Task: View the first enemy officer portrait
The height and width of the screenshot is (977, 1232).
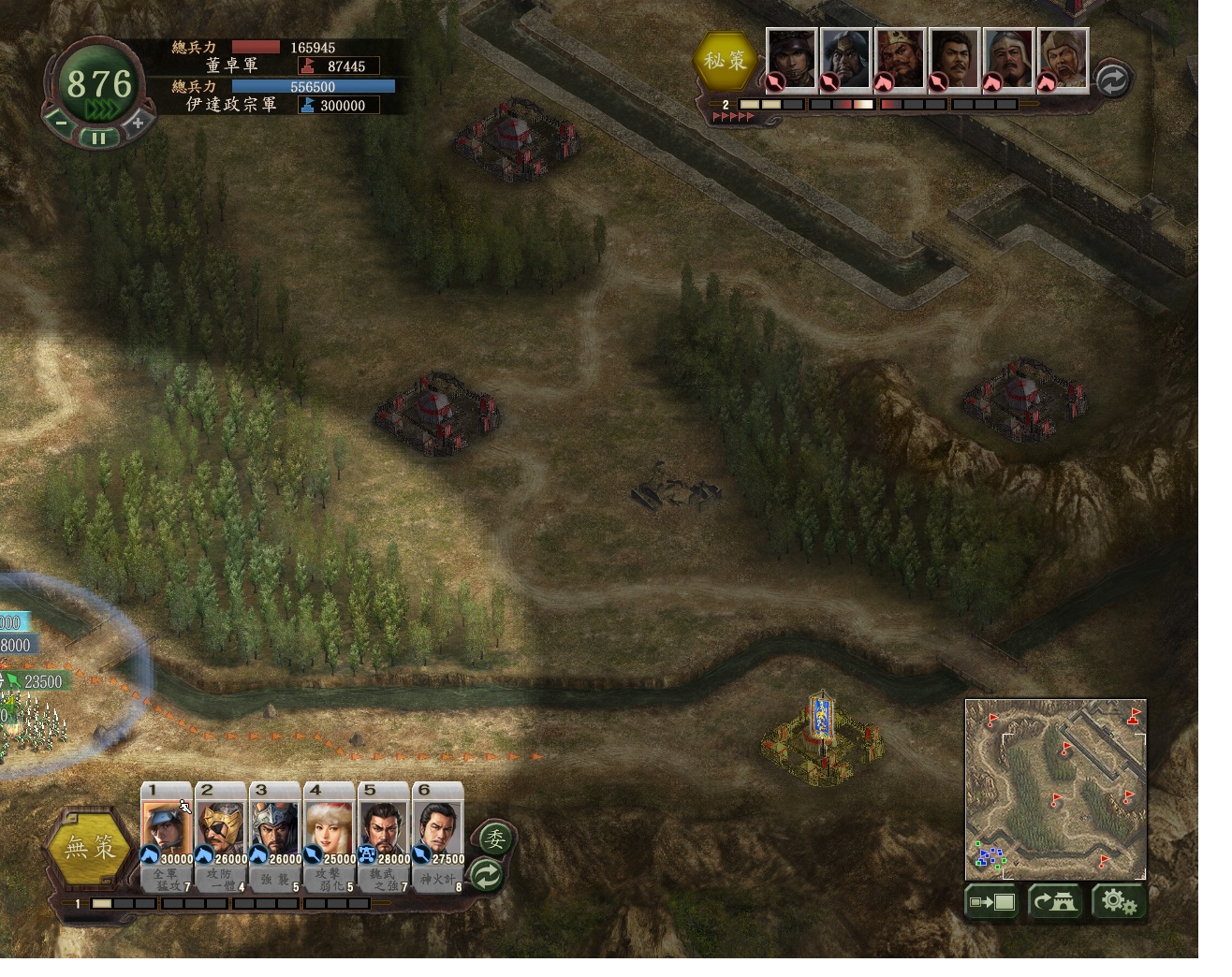Action: click(792, 60)
